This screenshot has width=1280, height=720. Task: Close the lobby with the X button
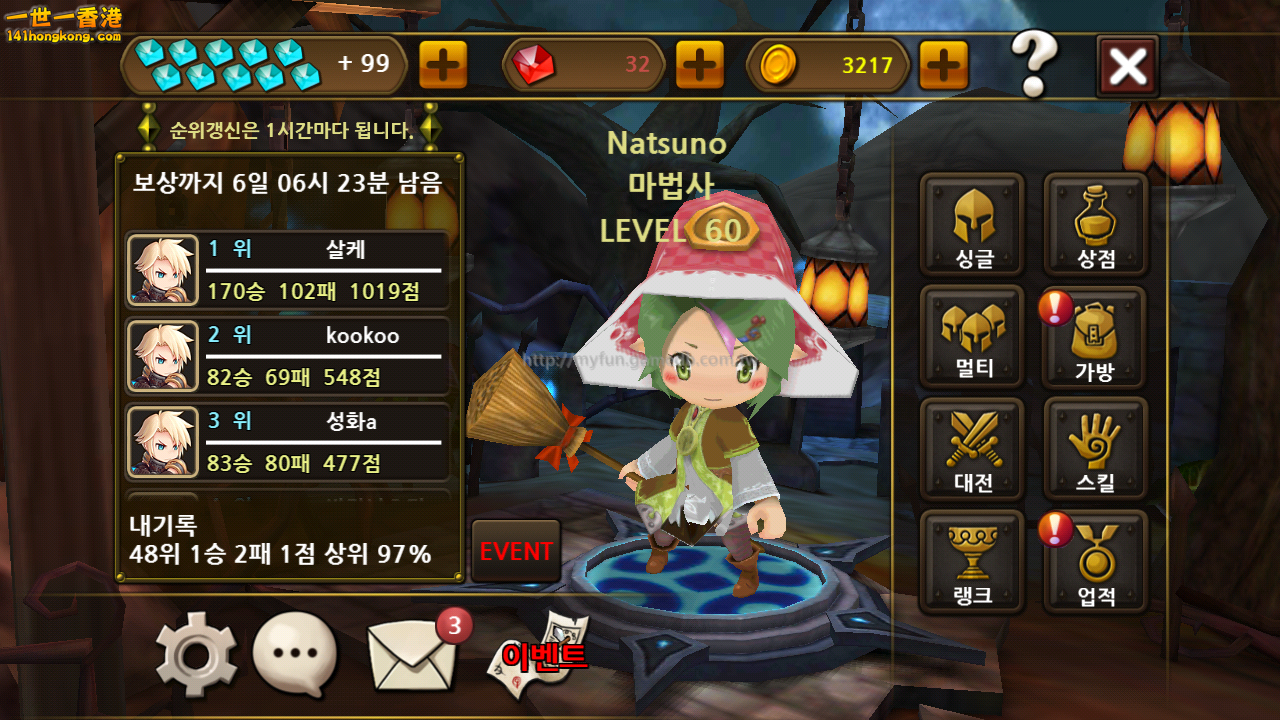[1127, 66]
